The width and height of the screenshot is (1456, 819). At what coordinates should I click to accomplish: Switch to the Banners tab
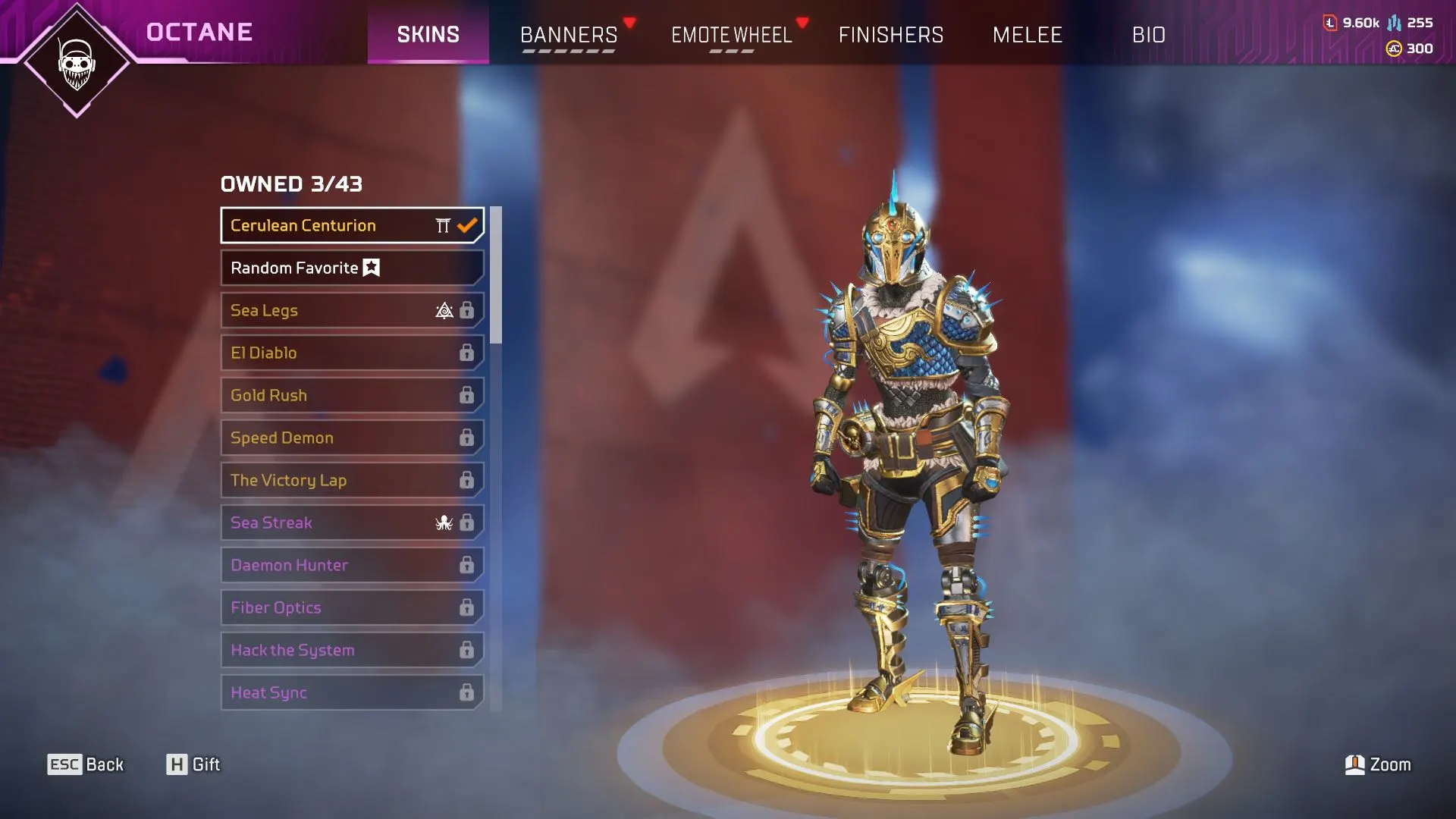569,35
